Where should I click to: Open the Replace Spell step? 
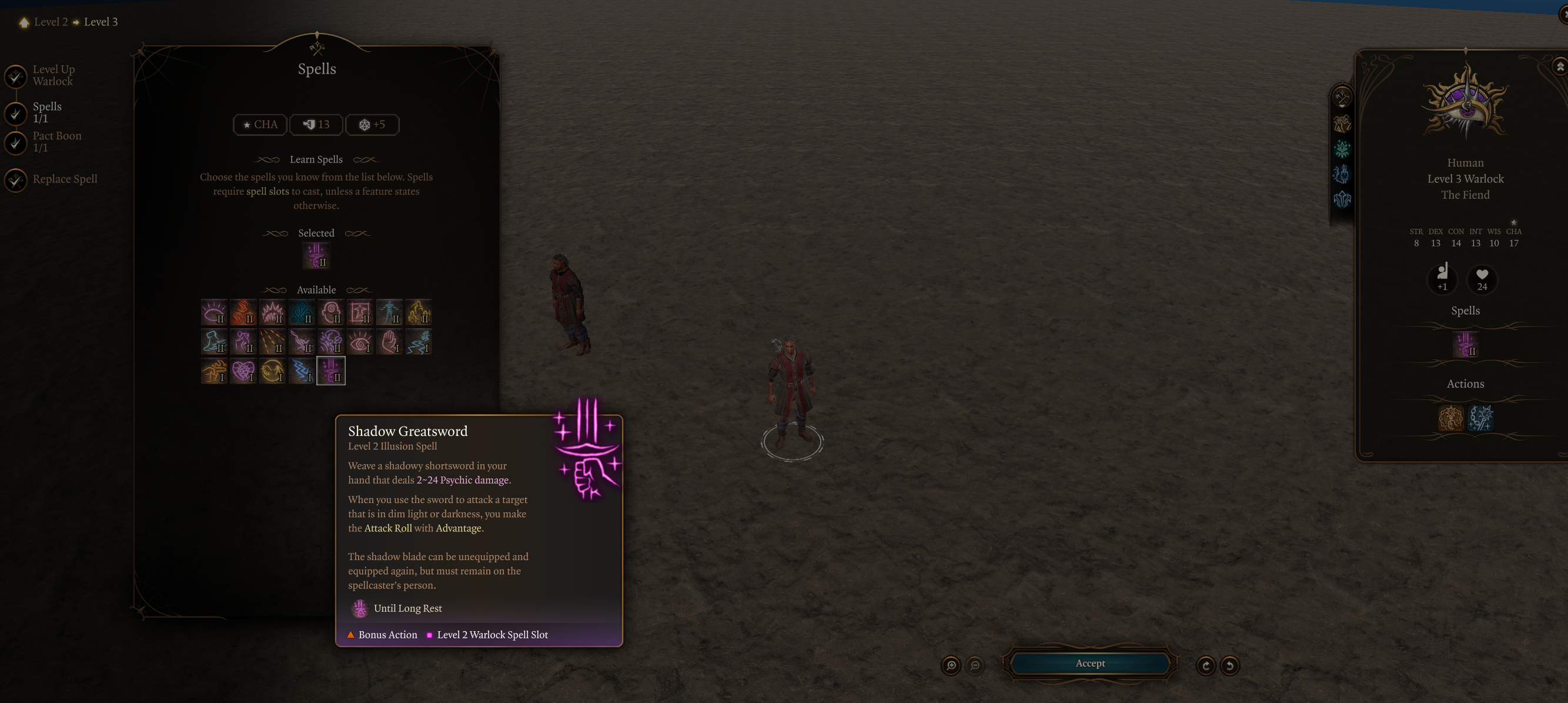point(65,179)
